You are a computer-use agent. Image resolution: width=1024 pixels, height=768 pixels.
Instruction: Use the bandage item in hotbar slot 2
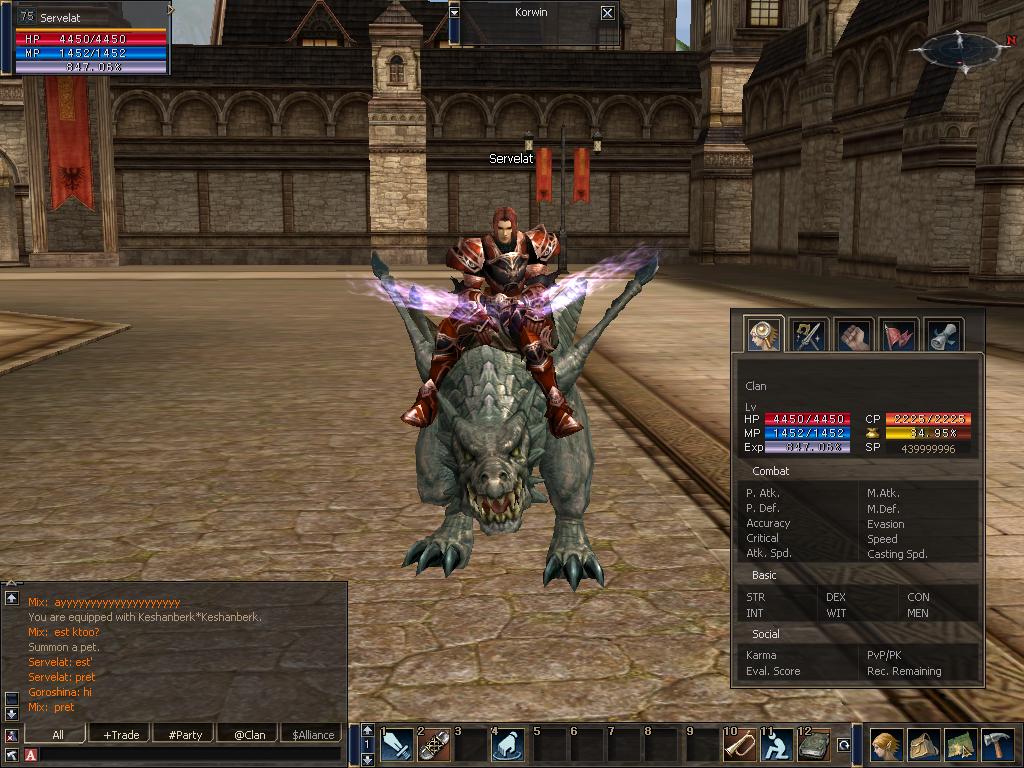(435, 746)
